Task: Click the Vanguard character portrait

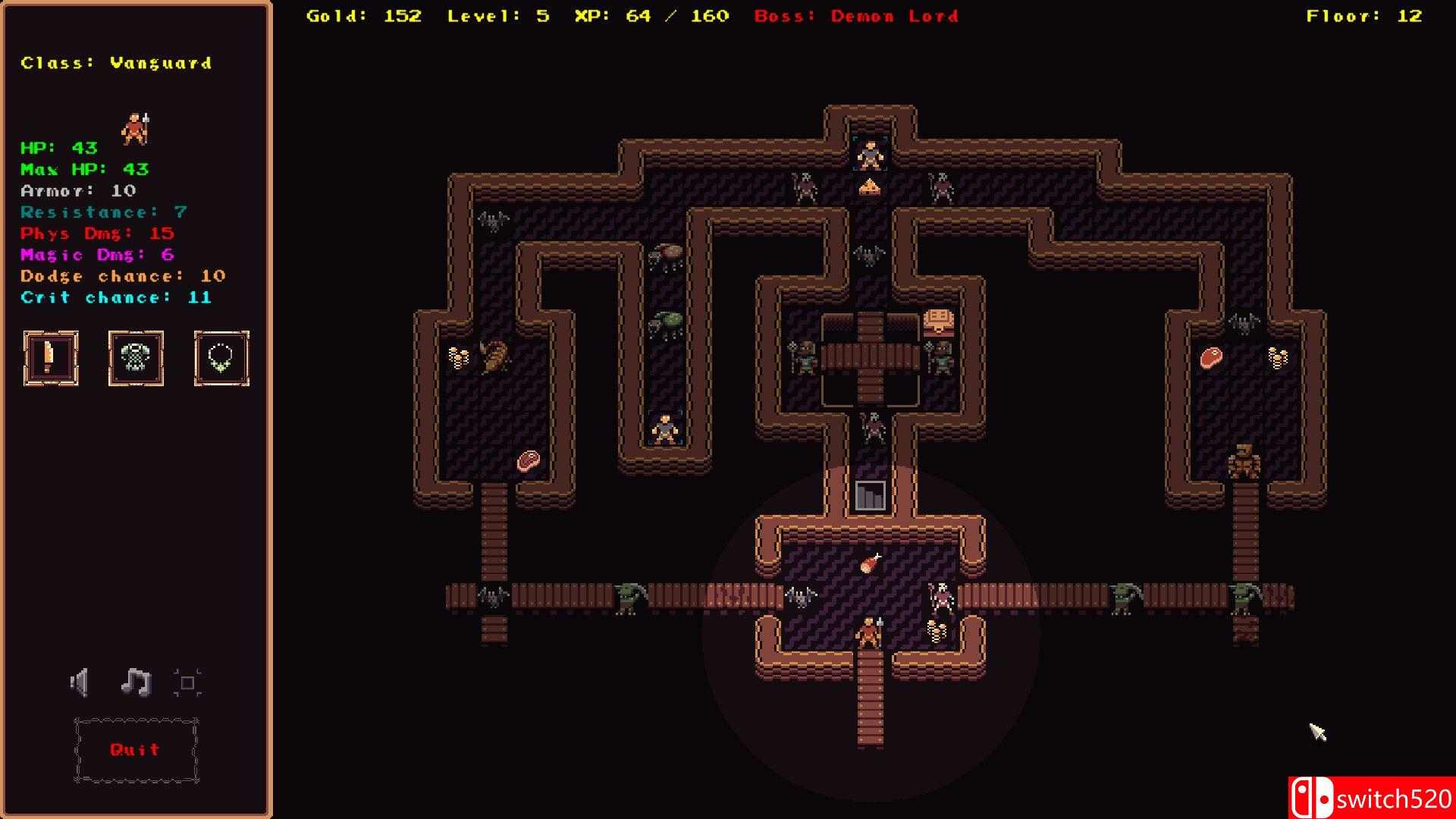Action: [136, 125]
